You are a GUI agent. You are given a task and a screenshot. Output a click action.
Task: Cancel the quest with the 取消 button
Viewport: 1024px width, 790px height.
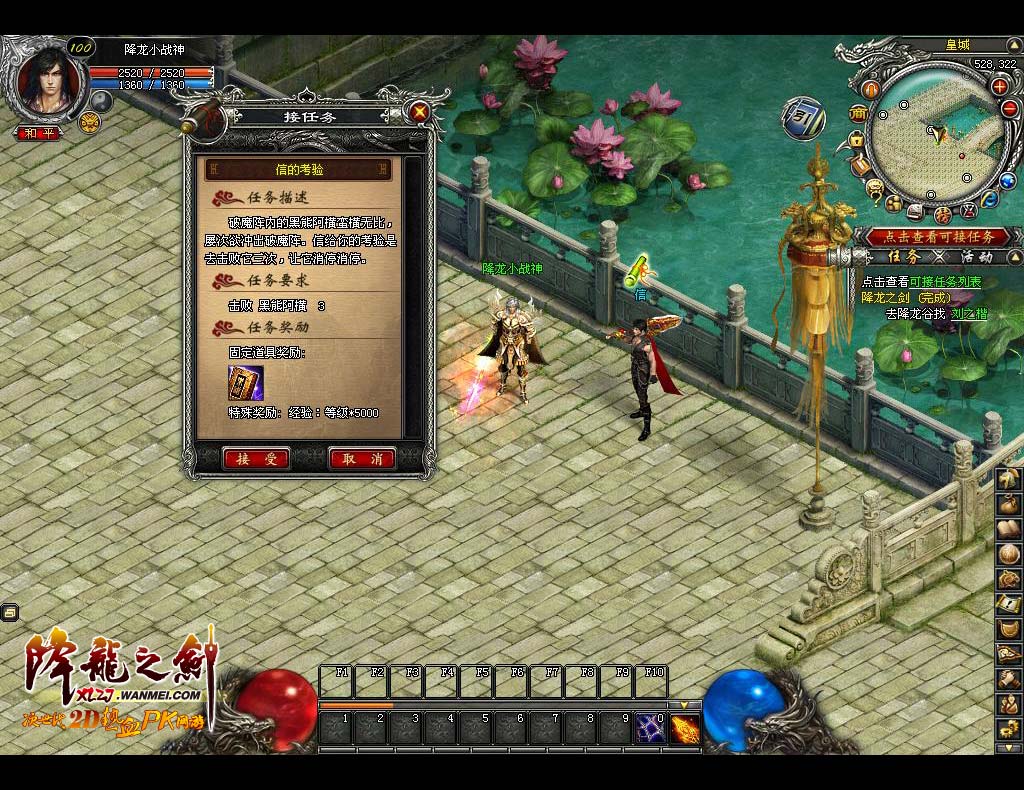click(x=362, y=459)
